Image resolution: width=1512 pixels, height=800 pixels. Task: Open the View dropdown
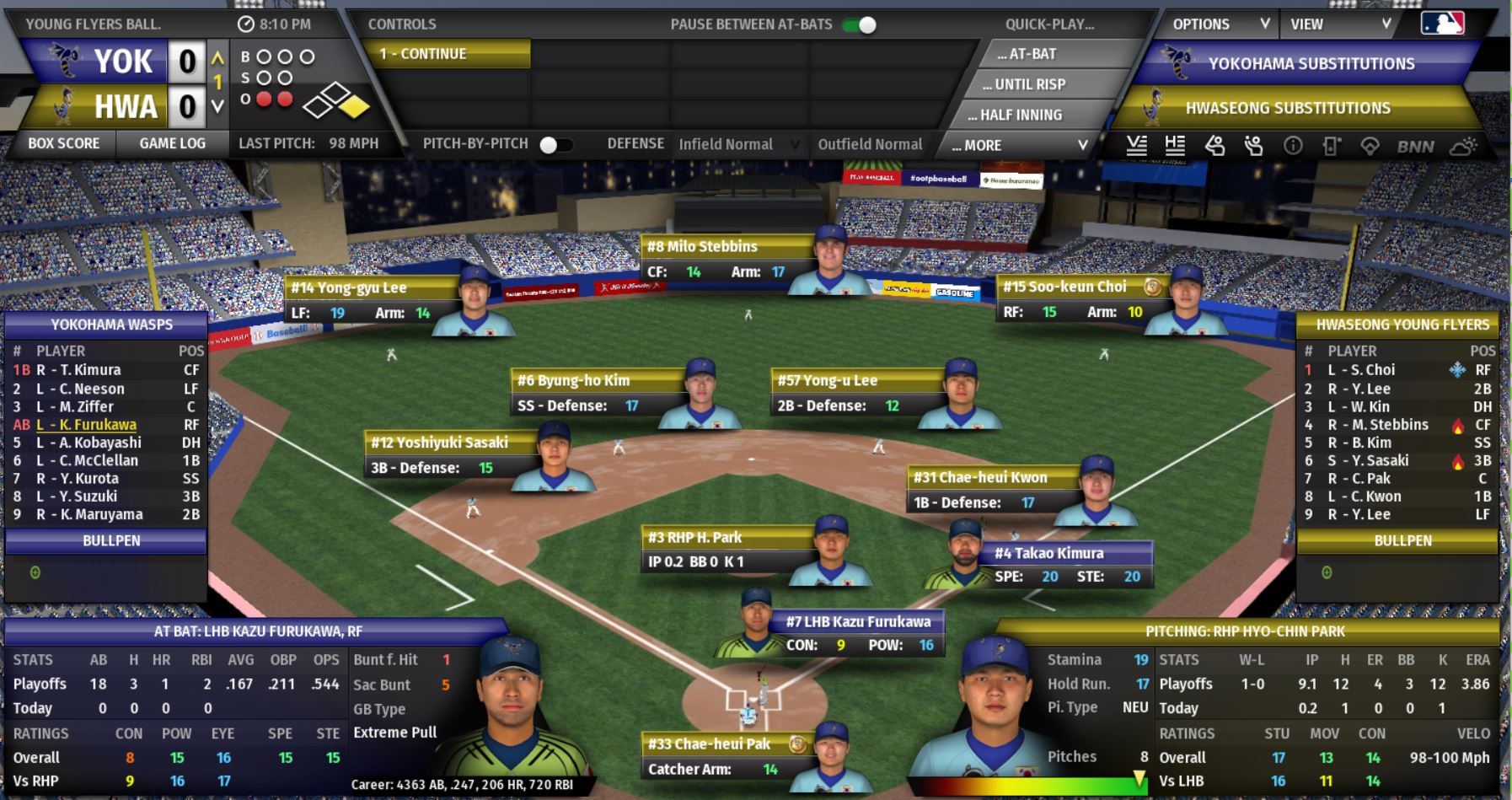[1340, 24]
